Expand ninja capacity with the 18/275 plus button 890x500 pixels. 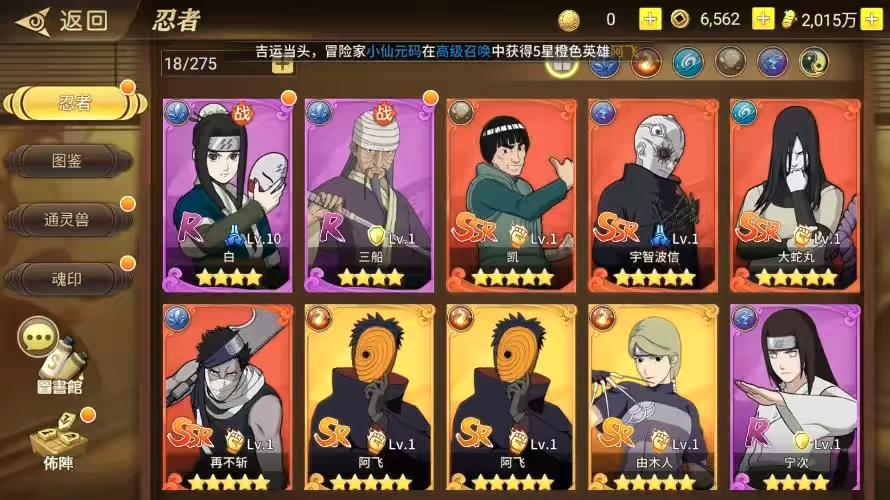(x=283, y=63)
